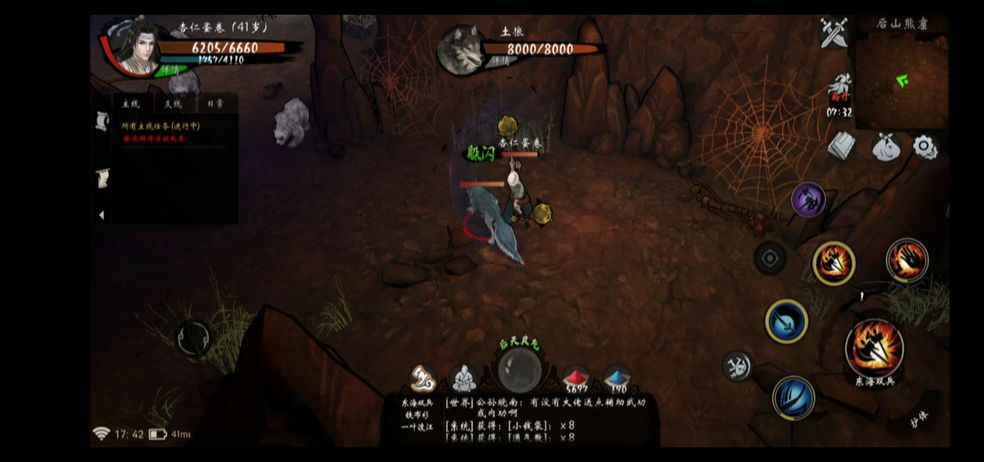Viewport: 984px width, 462px height.
Task: Open the gear settings icon
Action: (925, 147)
